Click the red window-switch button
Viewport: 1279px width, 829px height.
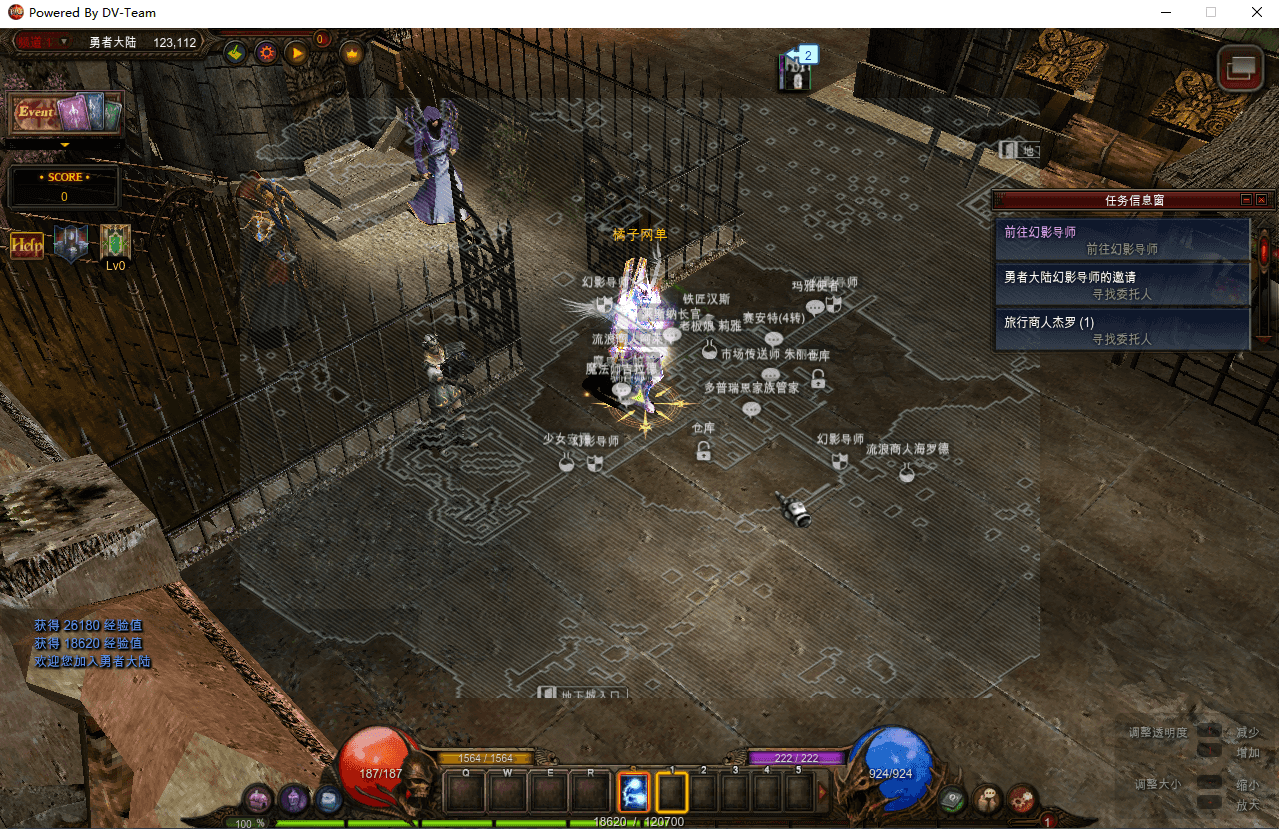pyautogui.click(x=1240, y=67)
